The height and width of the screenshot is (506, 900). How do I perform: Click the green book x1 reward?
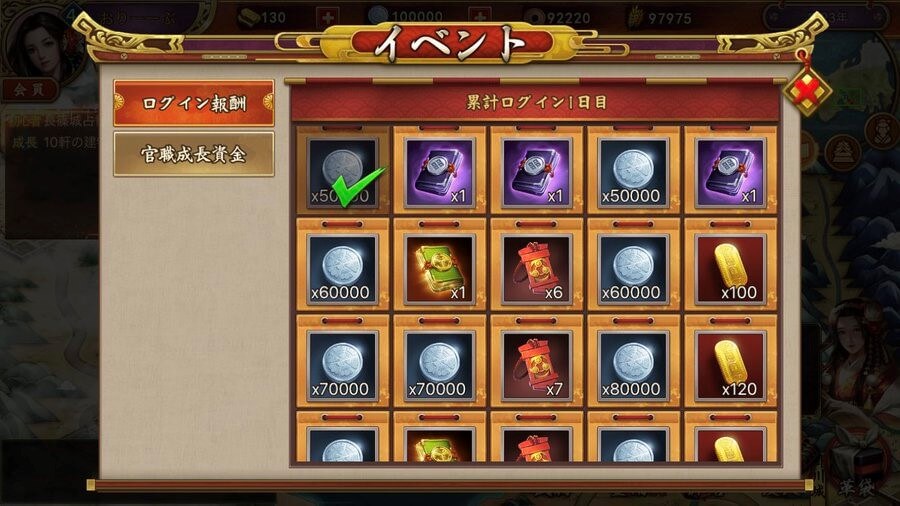tap(441, 265)
